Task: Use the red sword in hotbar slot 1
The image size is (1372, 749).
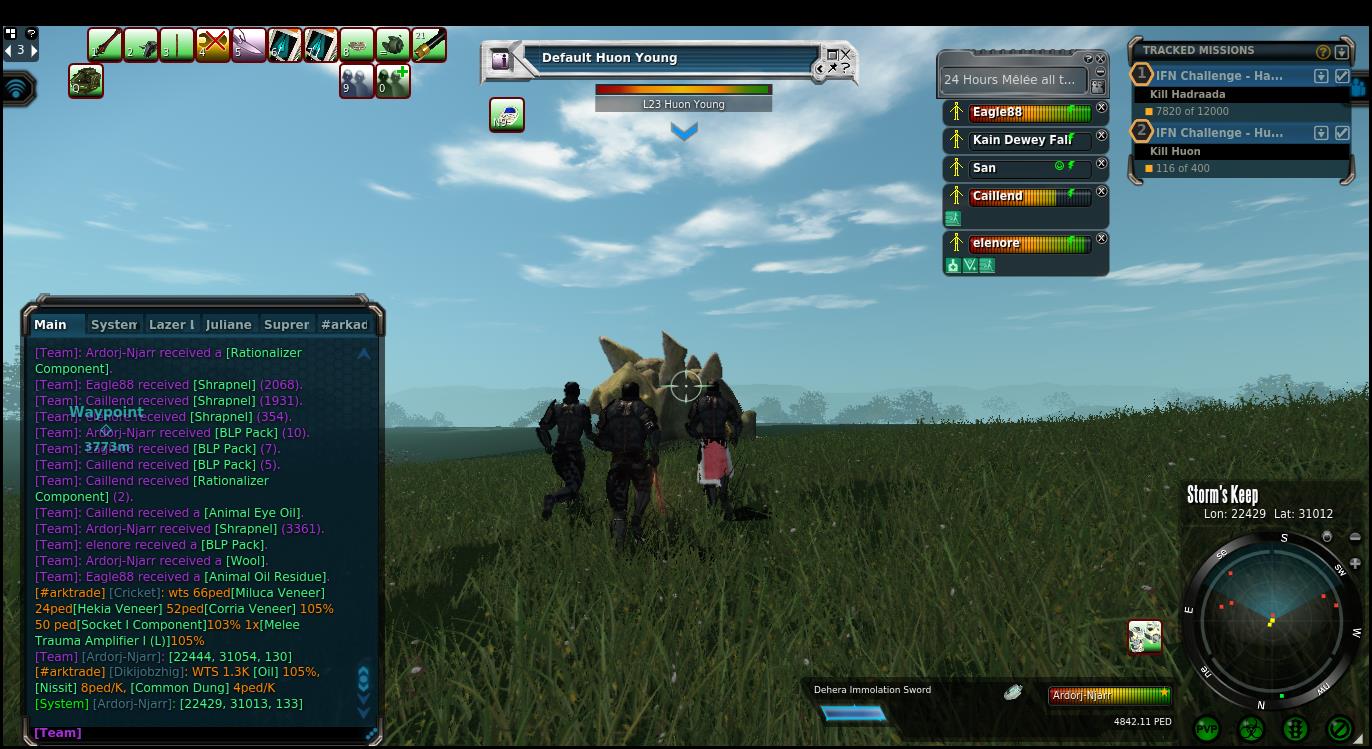Action: (x=105, y=45)
